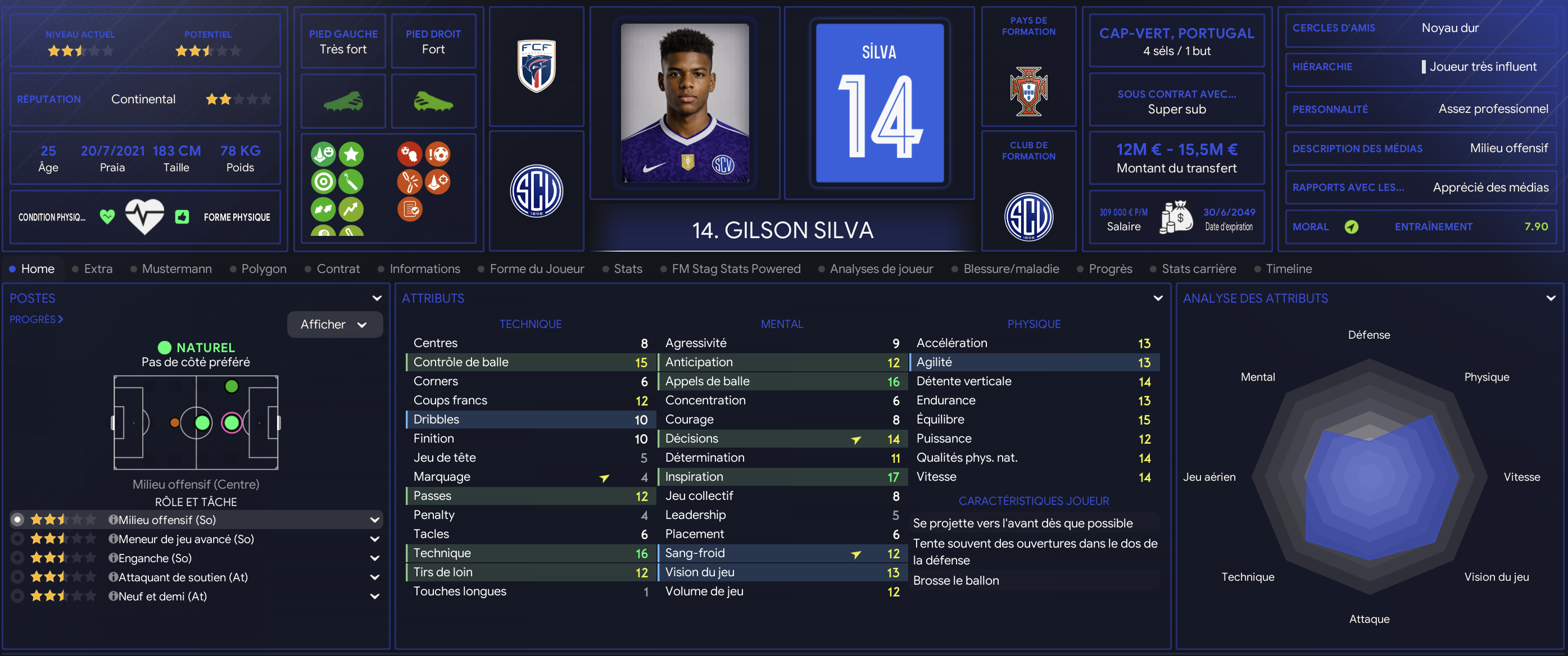The width and height of the screenshot is (1568, 656).
Task: Open the Blessure/maladie tab
Action: [x=1010, y=269]
